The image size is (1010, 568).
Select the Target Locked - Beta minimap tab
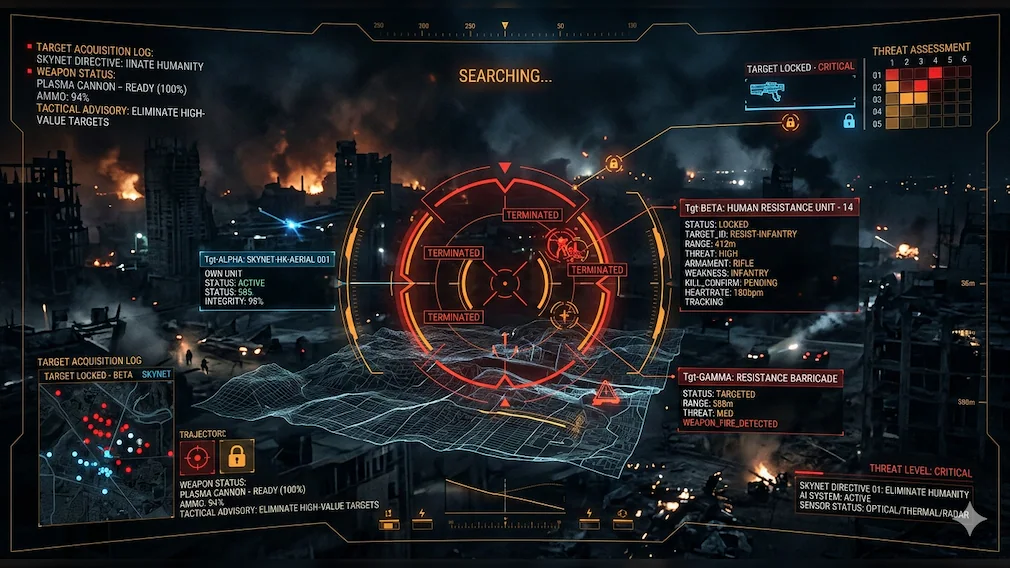[88, 373]
